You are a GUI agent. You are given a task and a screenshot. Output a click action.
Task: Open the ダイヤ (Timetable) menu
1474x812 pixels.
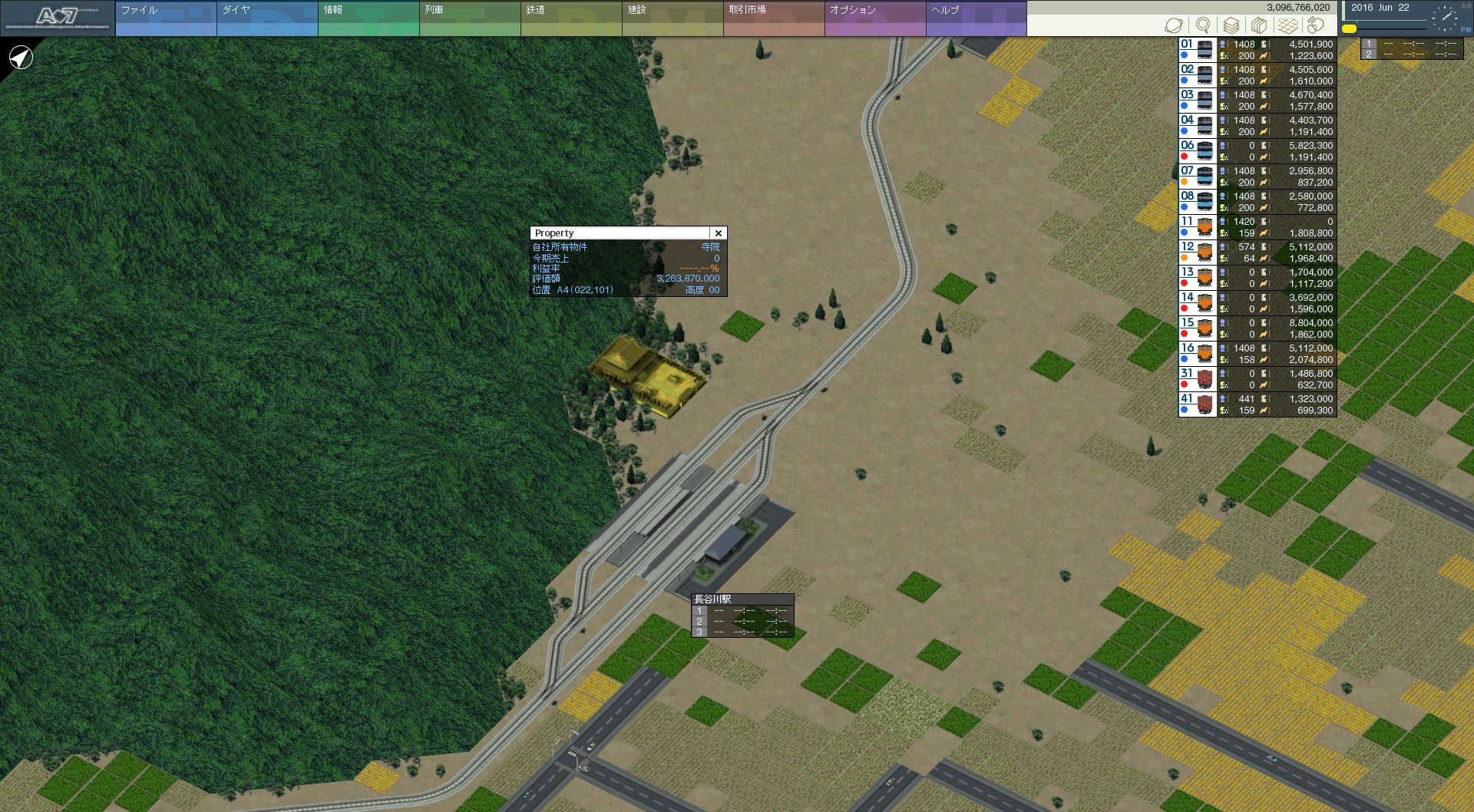pyautogui.click(x=266, y=18)
